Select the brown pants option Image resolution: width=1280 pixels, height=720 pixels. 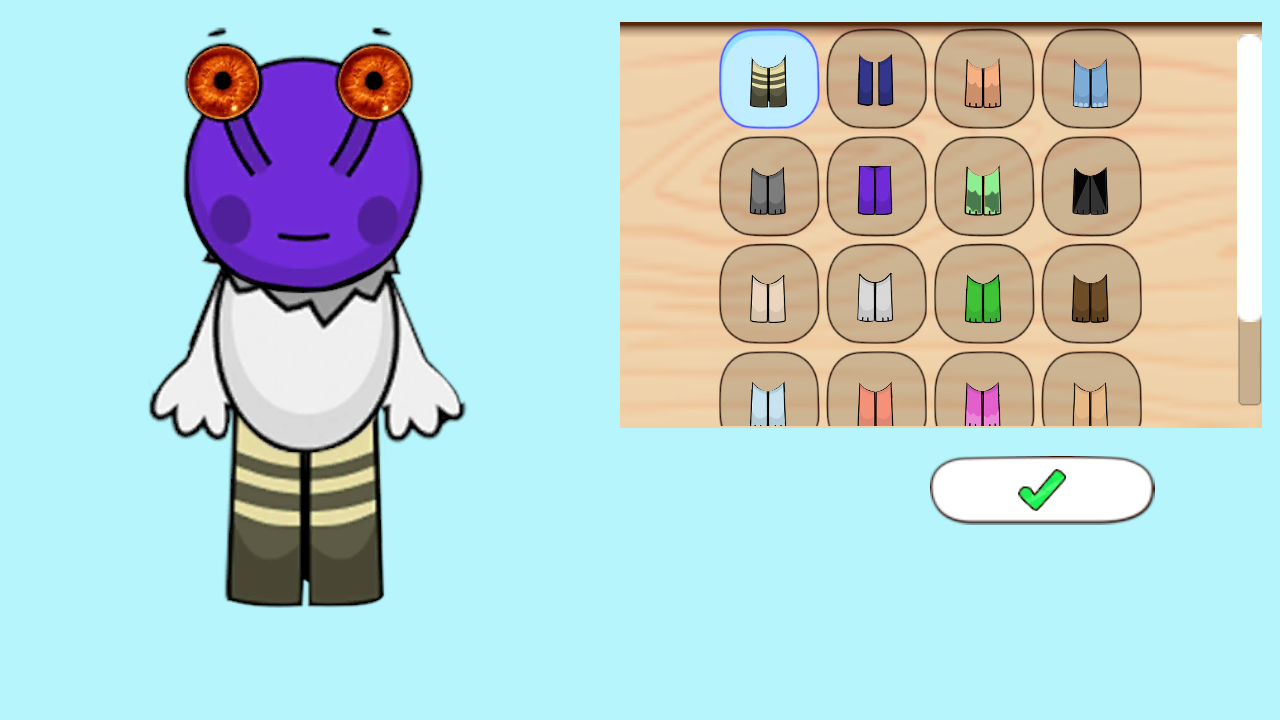click(x=1091, y=293)
